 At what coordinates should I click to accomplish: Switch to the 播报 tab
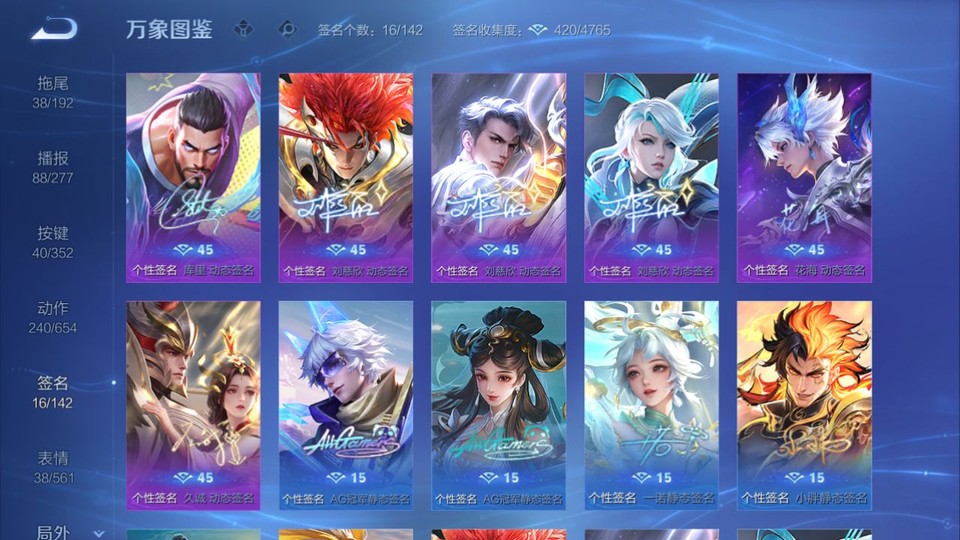(53, 166)
